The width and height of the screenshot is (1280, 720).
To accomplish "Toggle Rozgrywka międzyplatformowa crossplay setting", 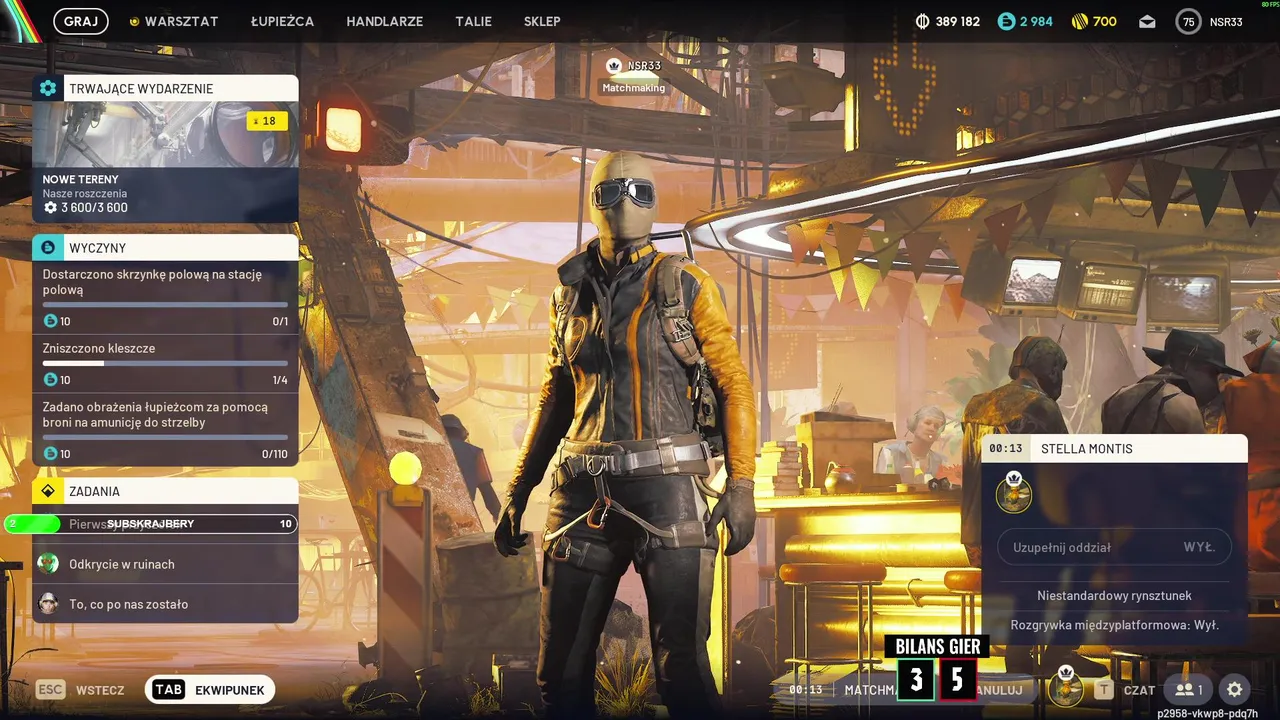I will point(1114,625).
